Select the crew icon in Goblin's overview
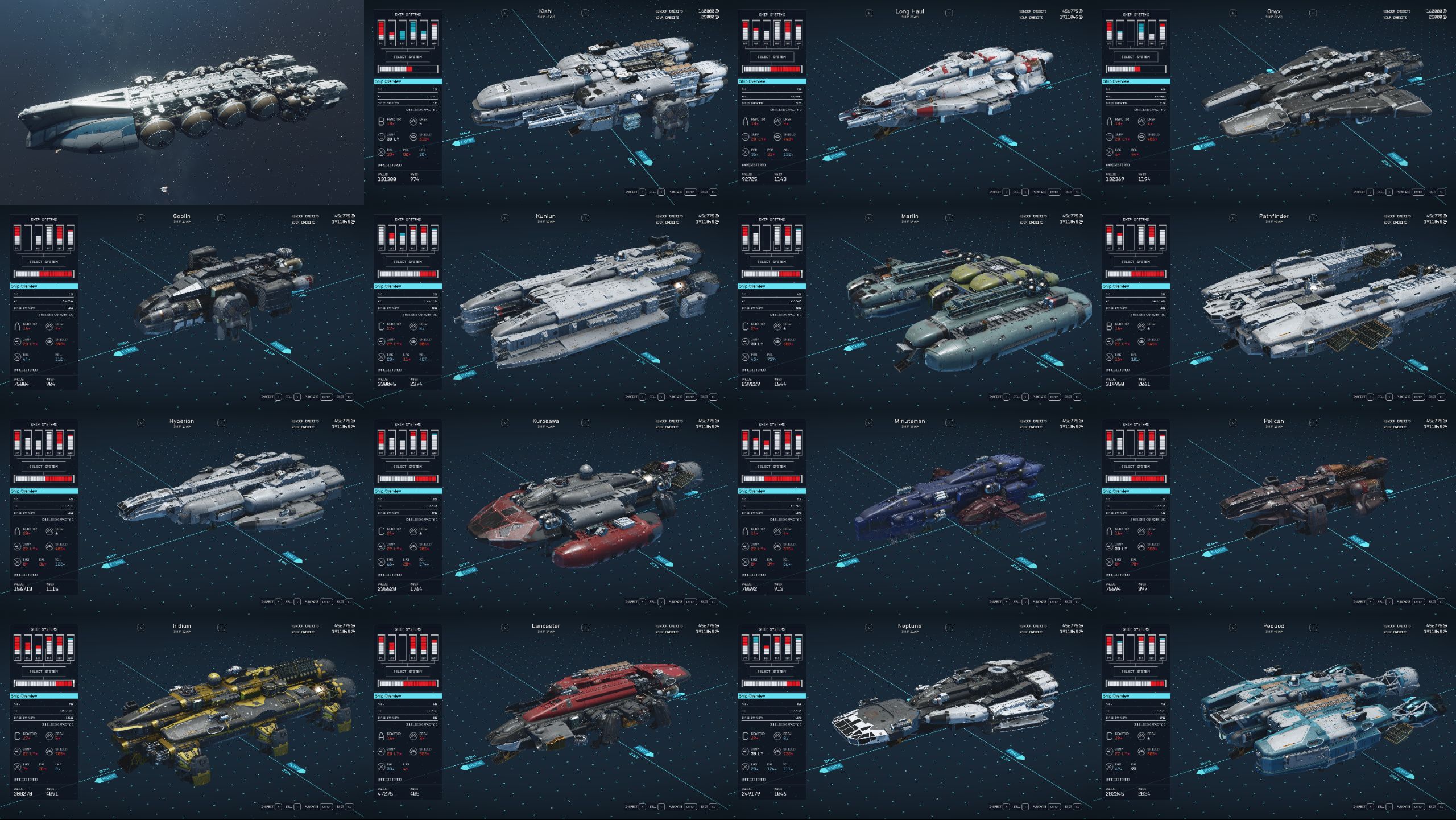The height and width of the screenshot is (820, 1456). pos(49,325)
